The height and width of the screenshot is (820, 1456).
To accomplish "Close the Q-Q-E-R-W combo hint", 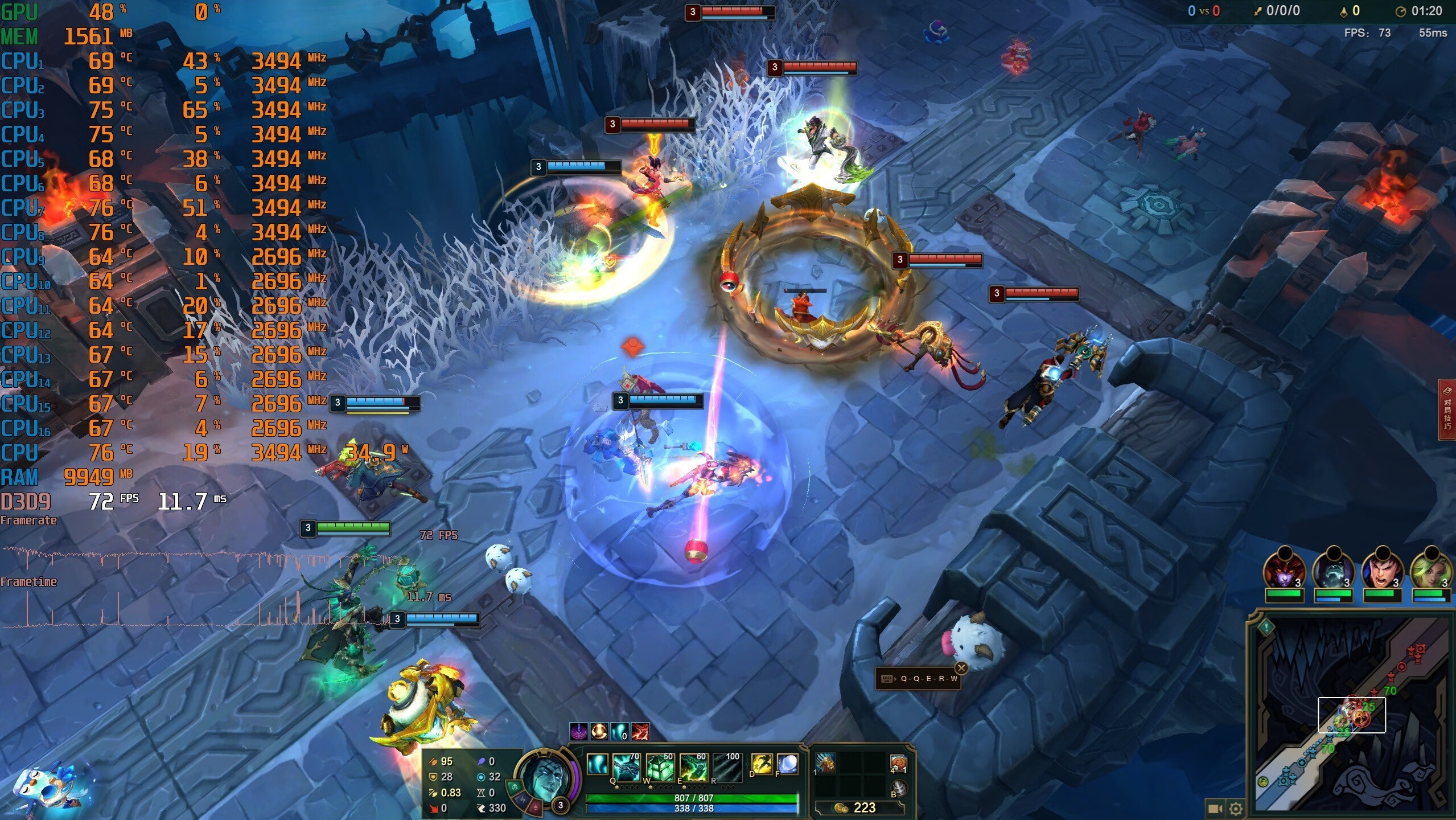I will tap(961, 668).
